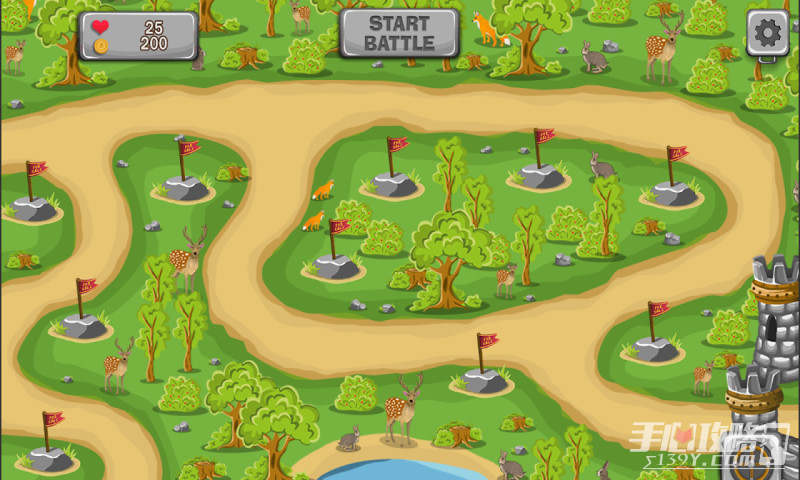Click the Start Battle button
The image size is (800, 480).
click(399, 33)
